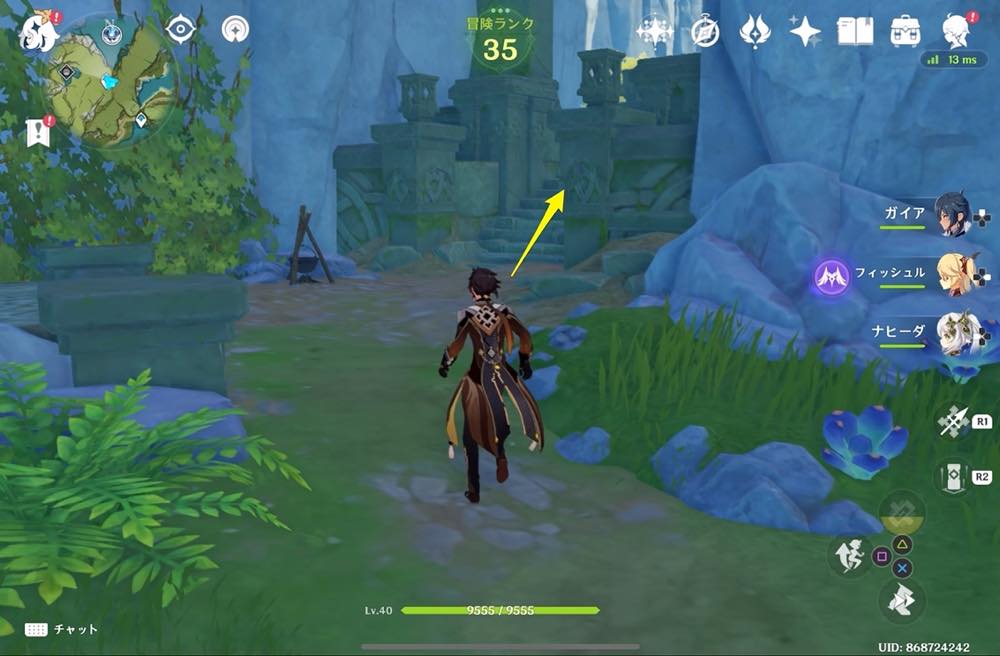Viewport: 1000px width, 656px height.
Task: Switch to party member フィッシュル
Action: pyautogui.click(x=955, y=273)
